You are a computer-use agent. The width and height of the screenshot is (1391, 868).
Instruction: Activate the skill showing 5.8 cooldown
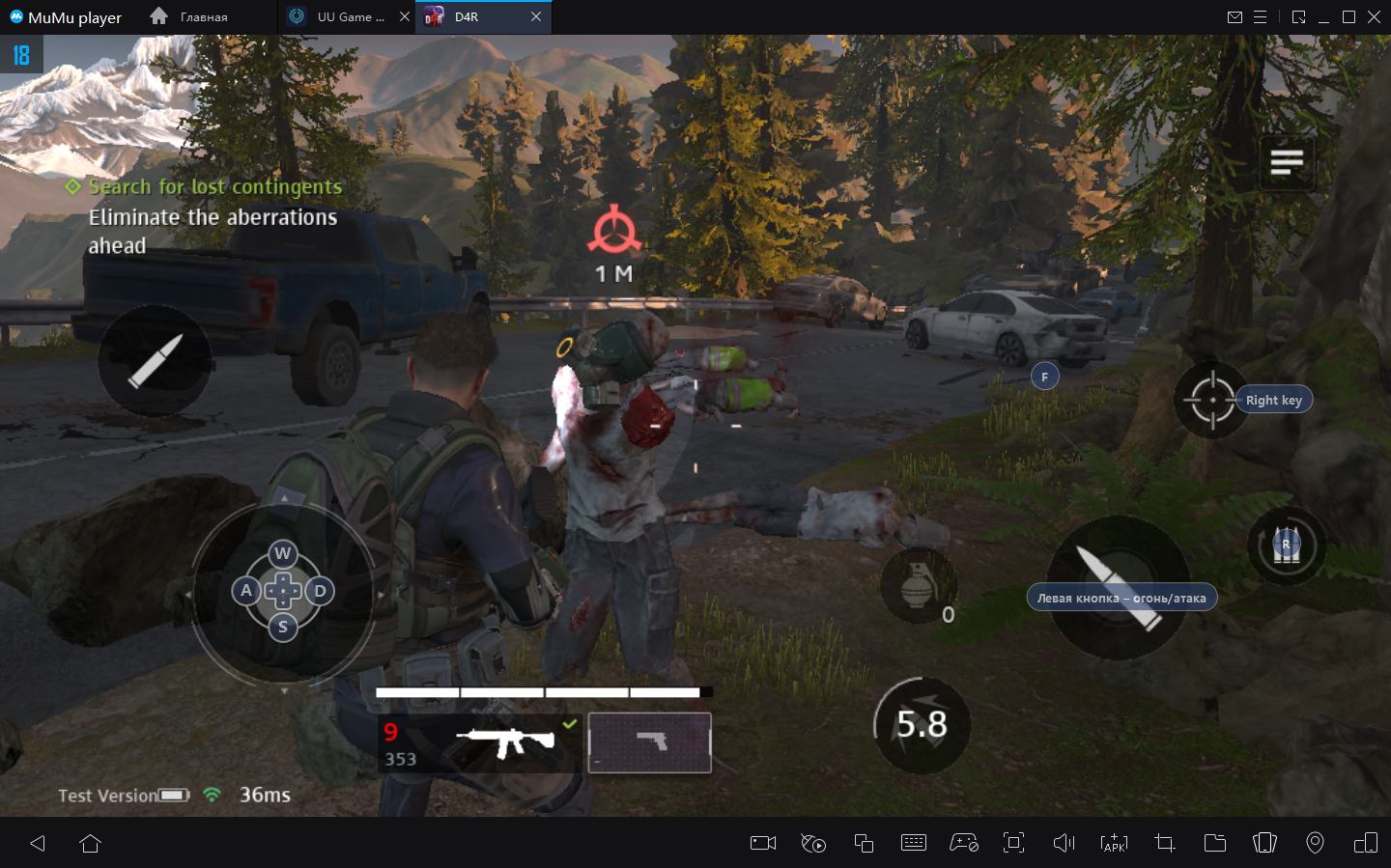coord(922,725)
